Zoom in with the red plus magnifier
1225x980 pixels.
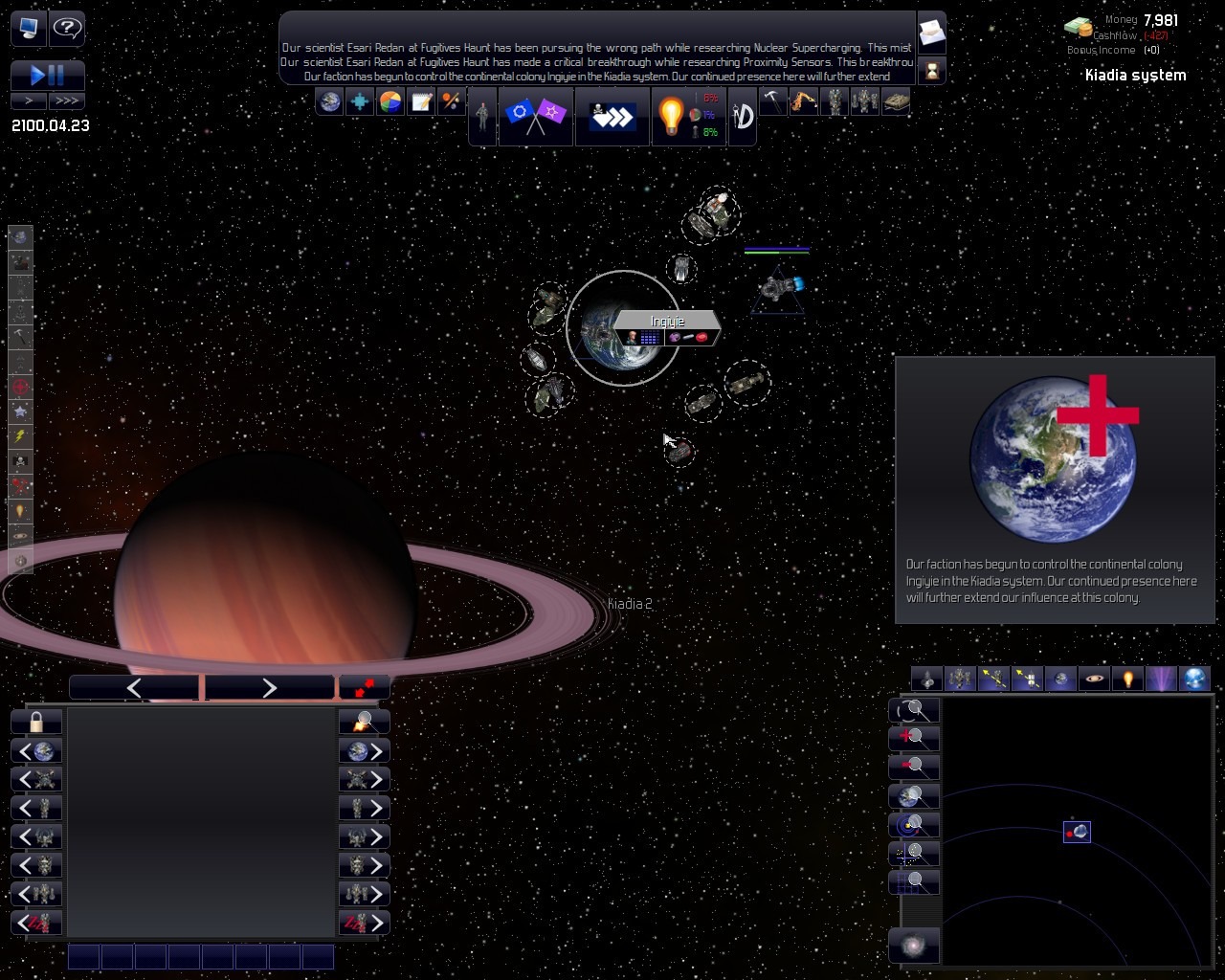coord(914,738)
